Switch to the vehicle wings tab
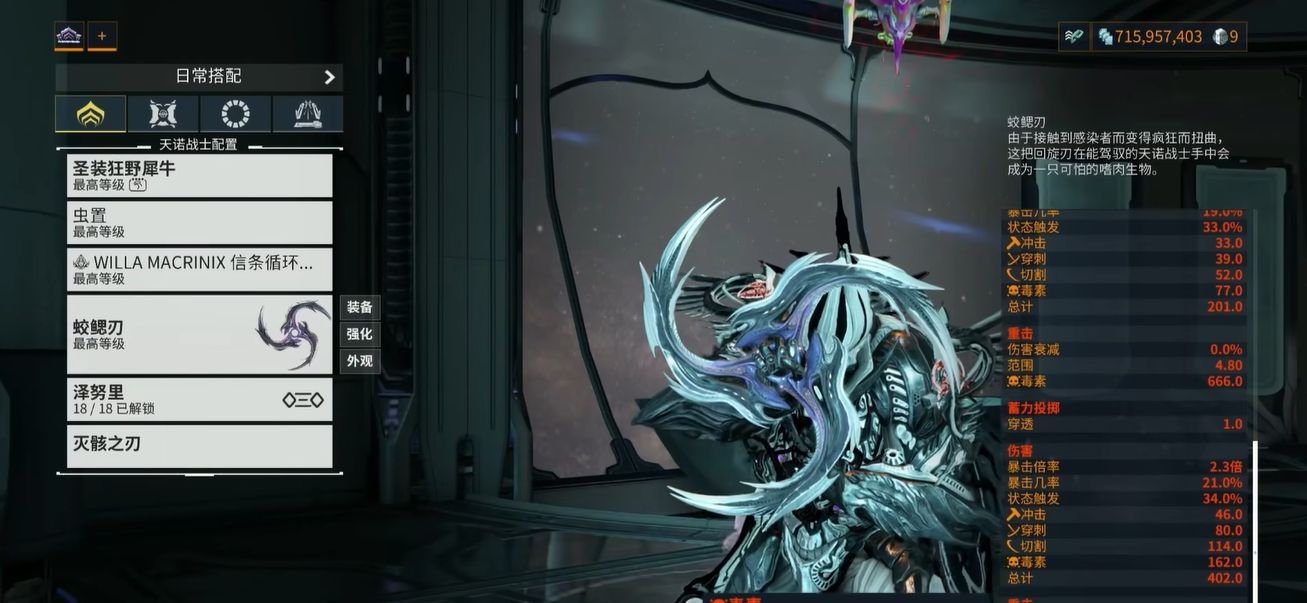Image resolution: width=1307 pixels, height=603 pixels. pyautogui.click(x=307, y=114)
